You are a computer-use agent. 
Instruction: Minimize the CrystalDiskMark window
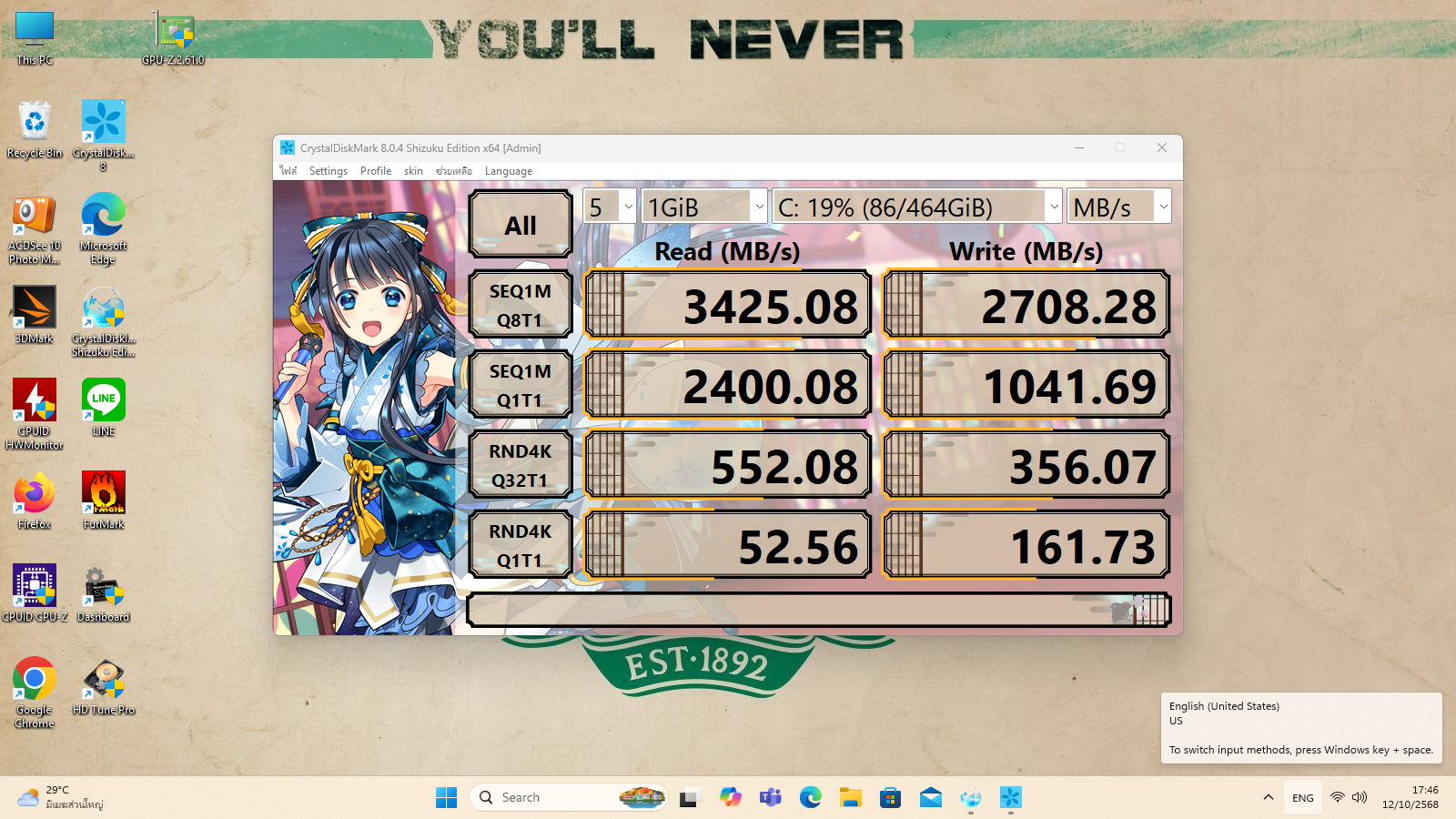pyautogui.click(x=1079, y=147)
